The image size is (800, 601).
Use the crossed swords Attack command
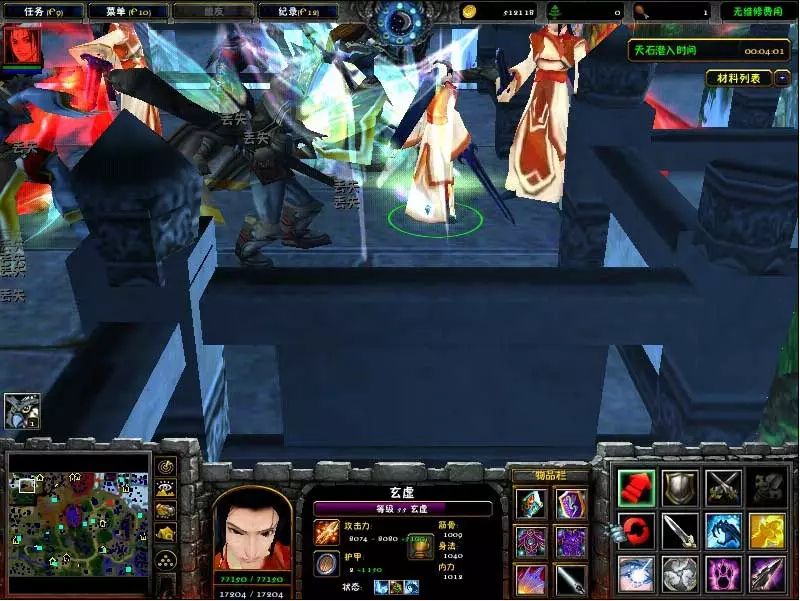[x=723, y=487]
